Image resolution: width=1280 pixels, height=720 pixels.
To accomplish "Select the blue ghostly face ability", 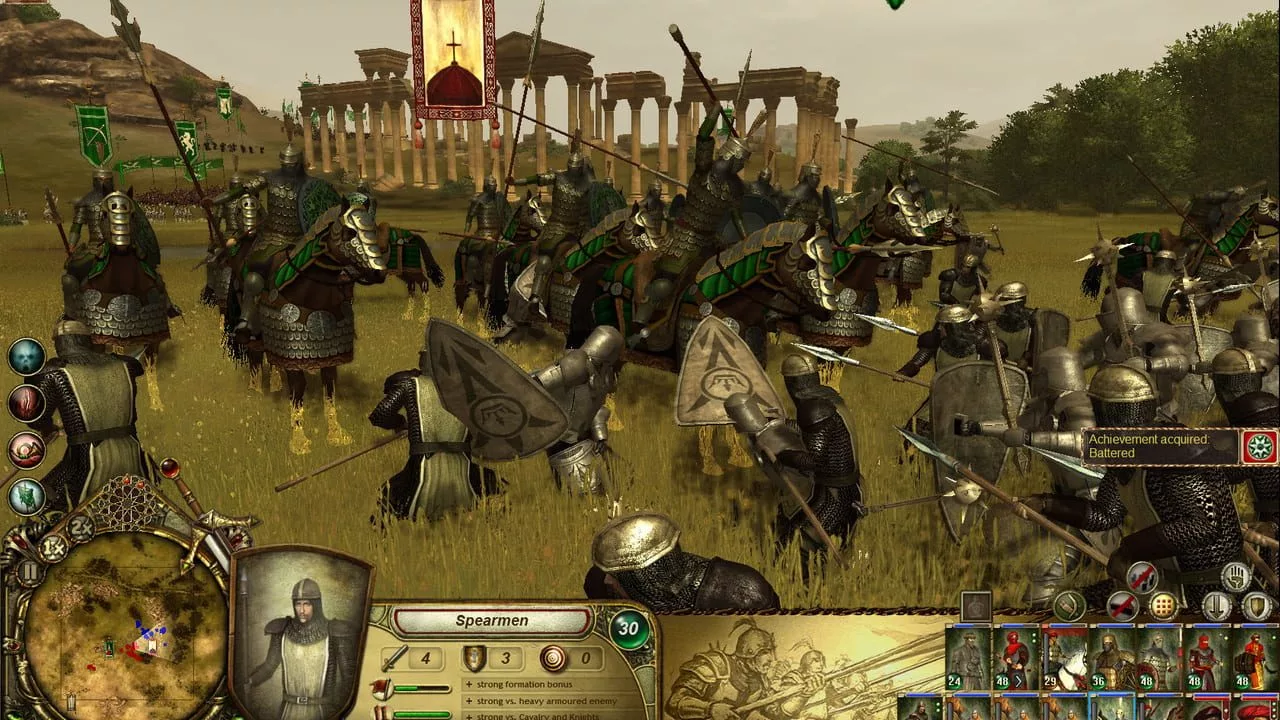I will point(27,357).
